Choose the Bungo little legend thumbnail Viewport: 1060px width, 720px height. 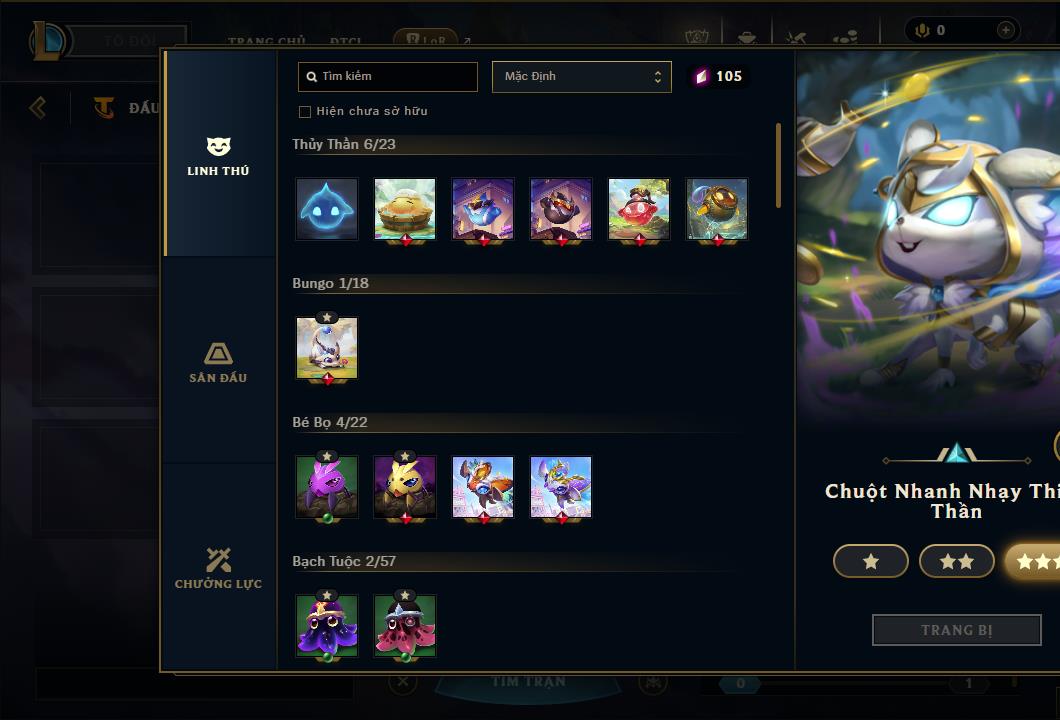point(327,348)
